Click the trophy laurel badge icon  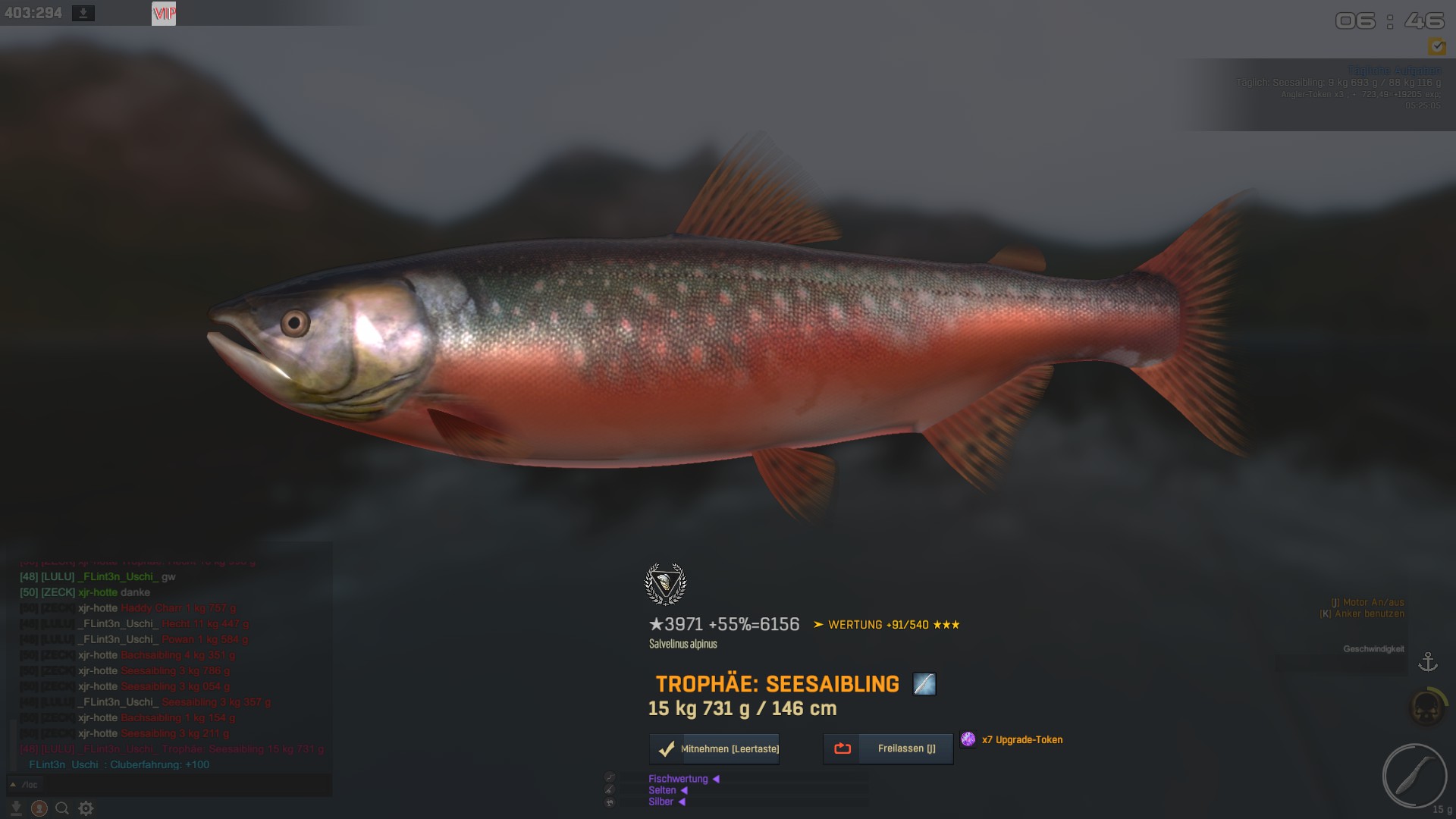click(666, 584)
